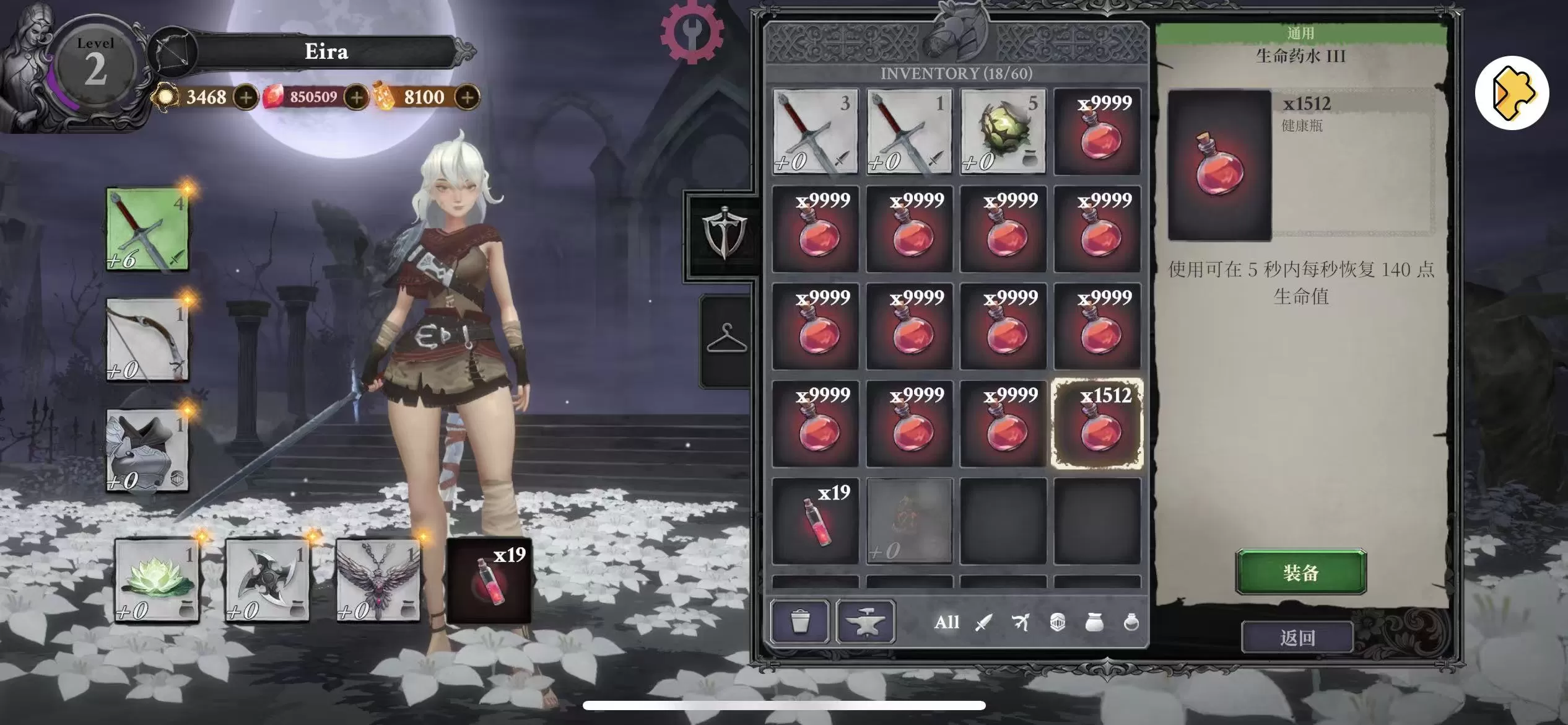Open the trash bin delete button
Viewport: 1568px width, 725px height.
[799, 621]
